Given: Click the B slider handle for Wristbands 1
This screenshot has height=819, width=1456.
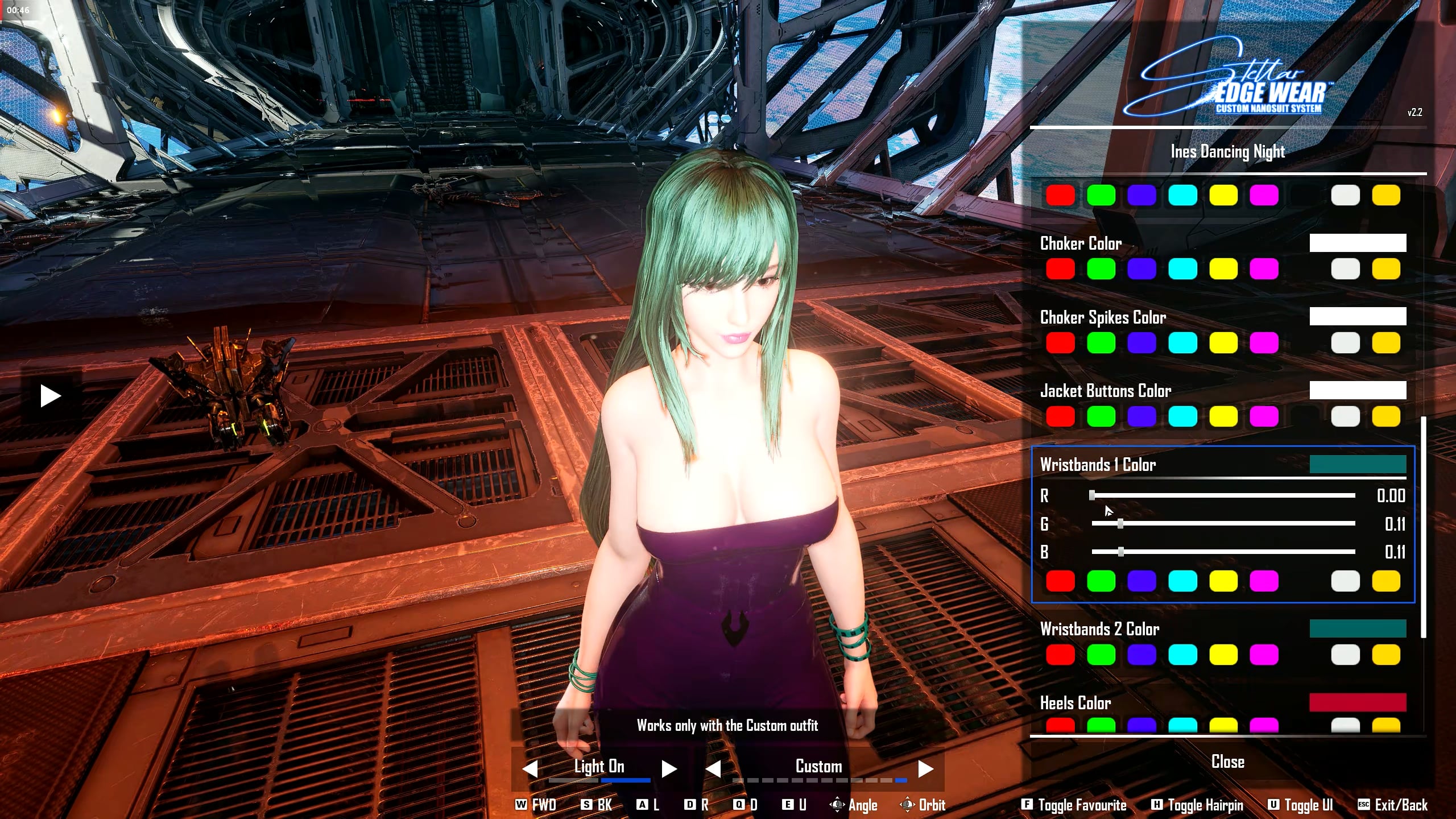Looking at the screenshot, I should [1120, 552].
